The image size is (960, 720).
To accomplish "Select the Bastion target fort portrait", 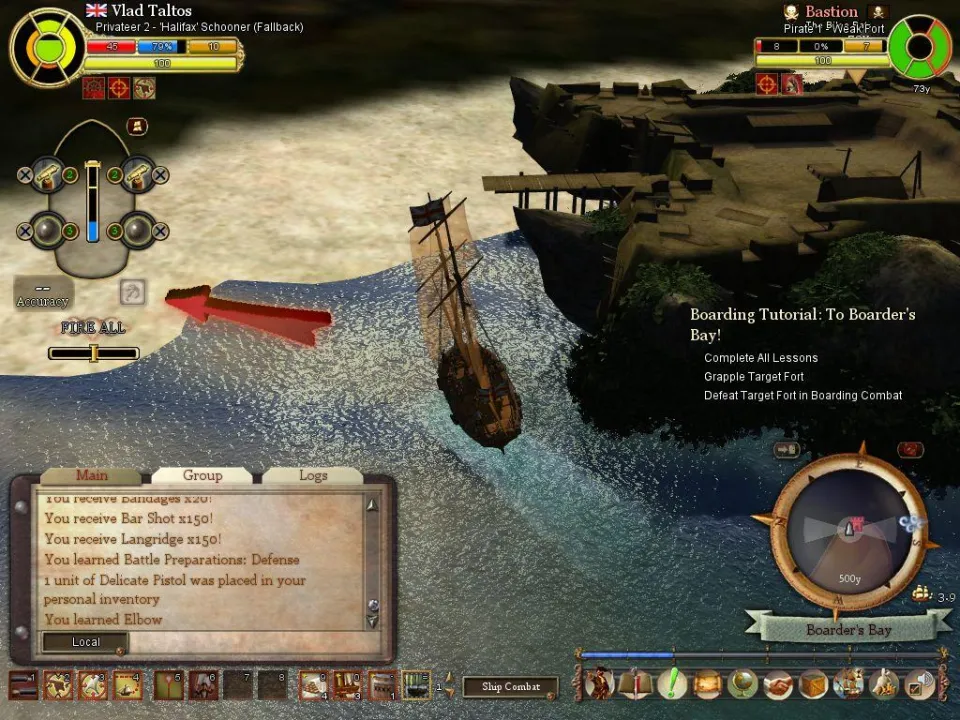I will click(x=921, y=46).
